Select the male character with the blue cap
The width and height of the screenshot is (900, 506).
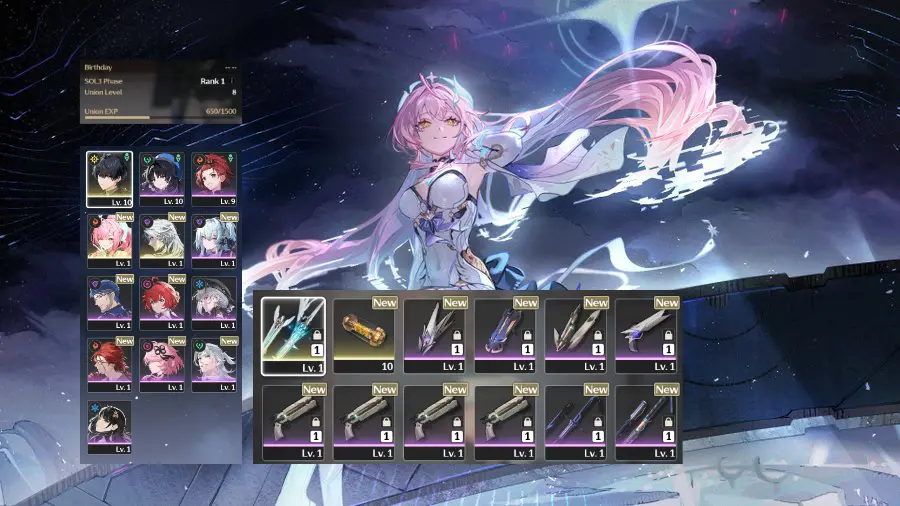pyautogui.click(x=109, y=301)
